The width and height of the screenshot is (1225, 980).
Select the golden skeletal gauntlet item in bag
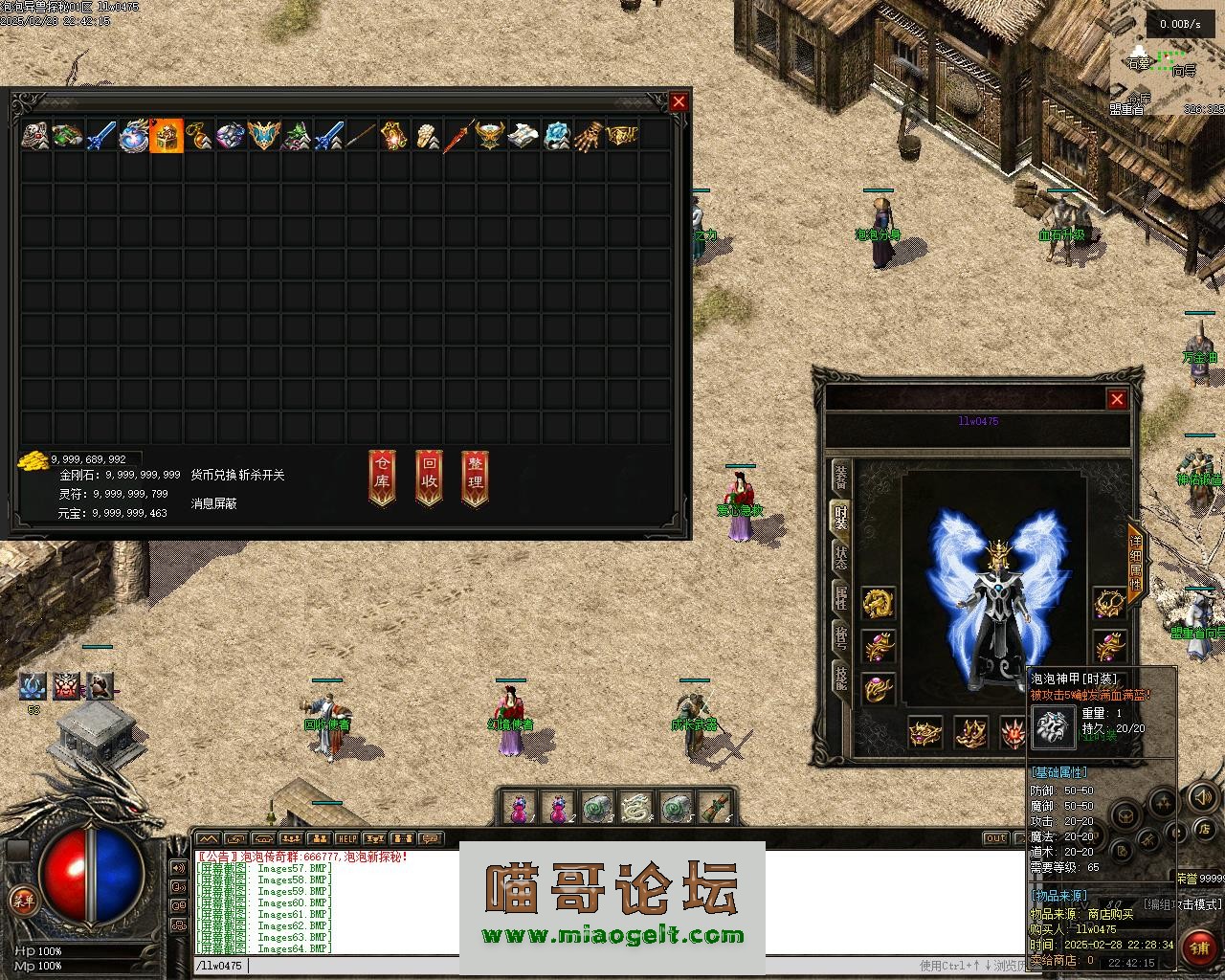590,135
